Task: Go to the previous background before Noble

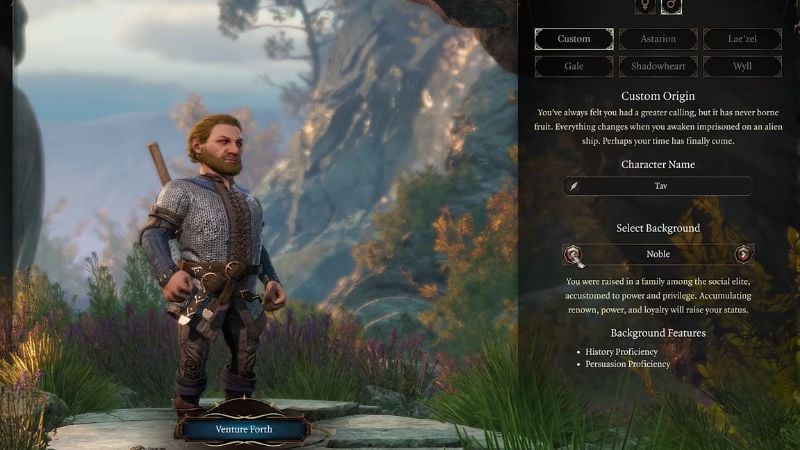Action: click(573, 254)
